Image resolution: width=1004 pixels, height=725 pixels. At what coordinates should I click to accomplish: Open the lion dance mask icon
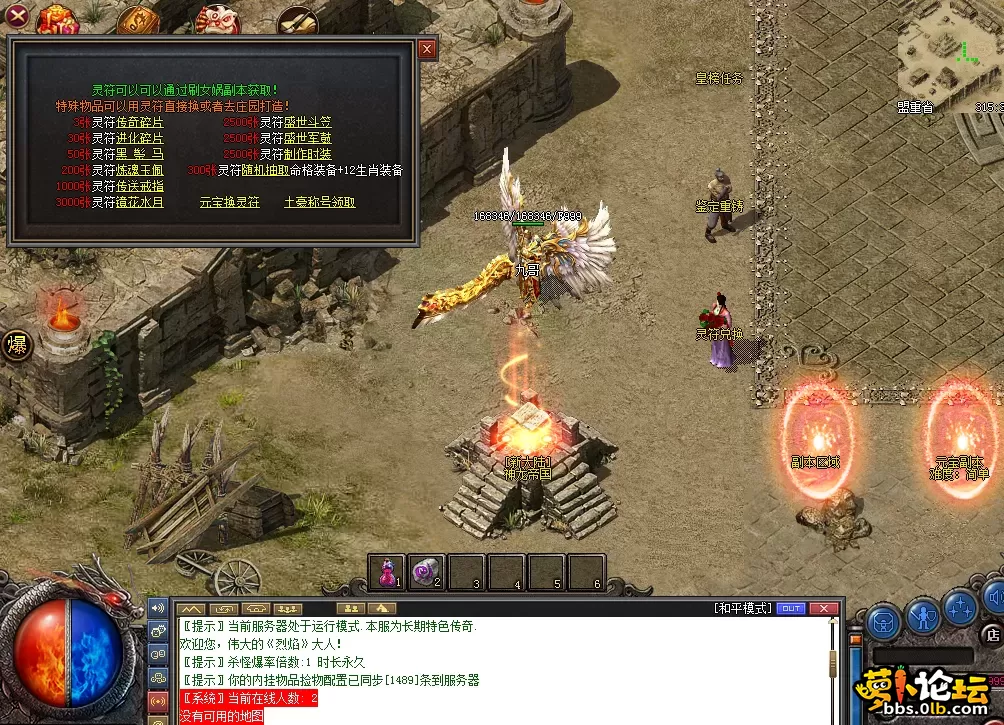coord(216,18)
